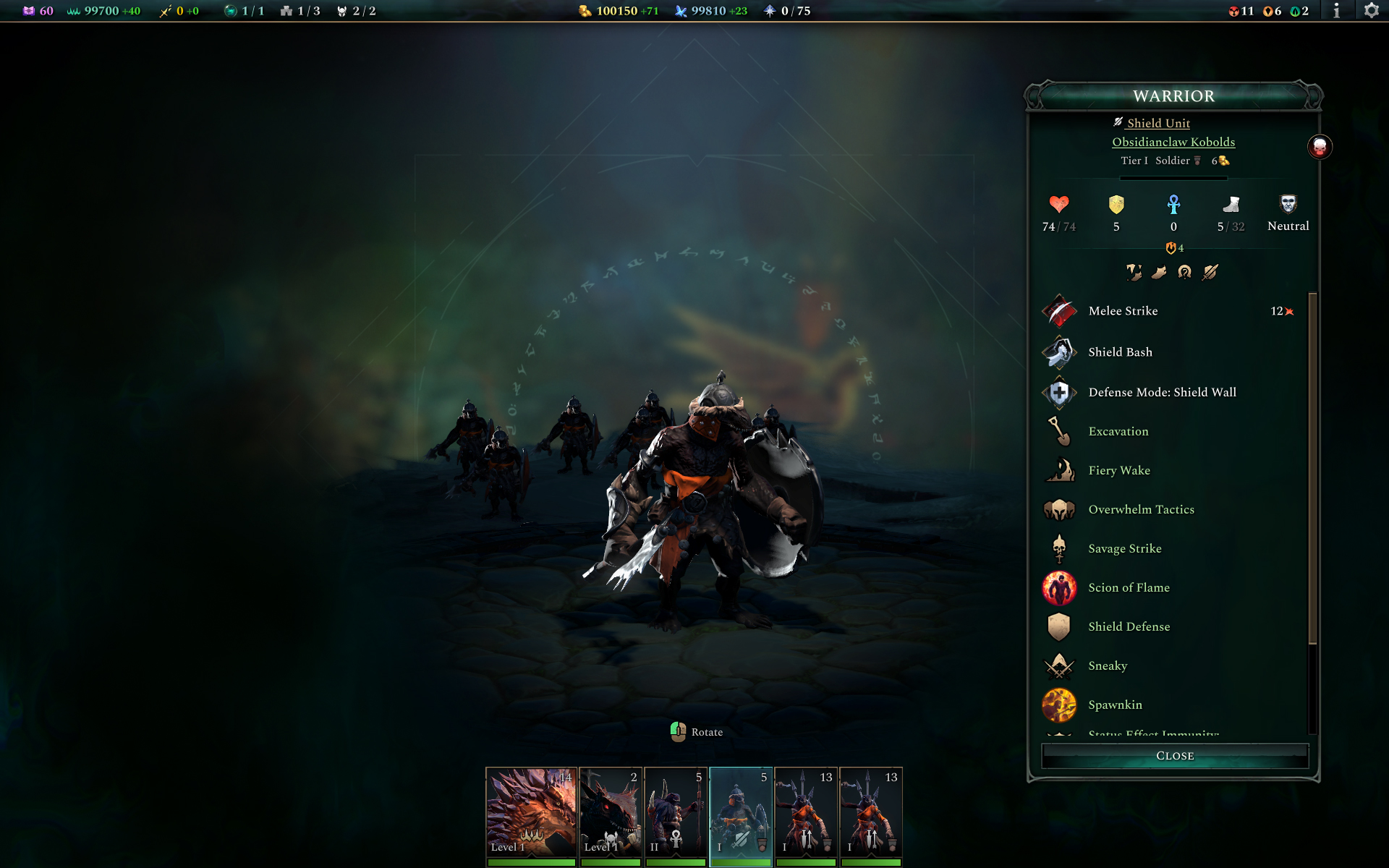The width and height of the screenshot is (1389, 868).
Task: Open the settings gear in the top-right corner
Action: [1372, 11]
